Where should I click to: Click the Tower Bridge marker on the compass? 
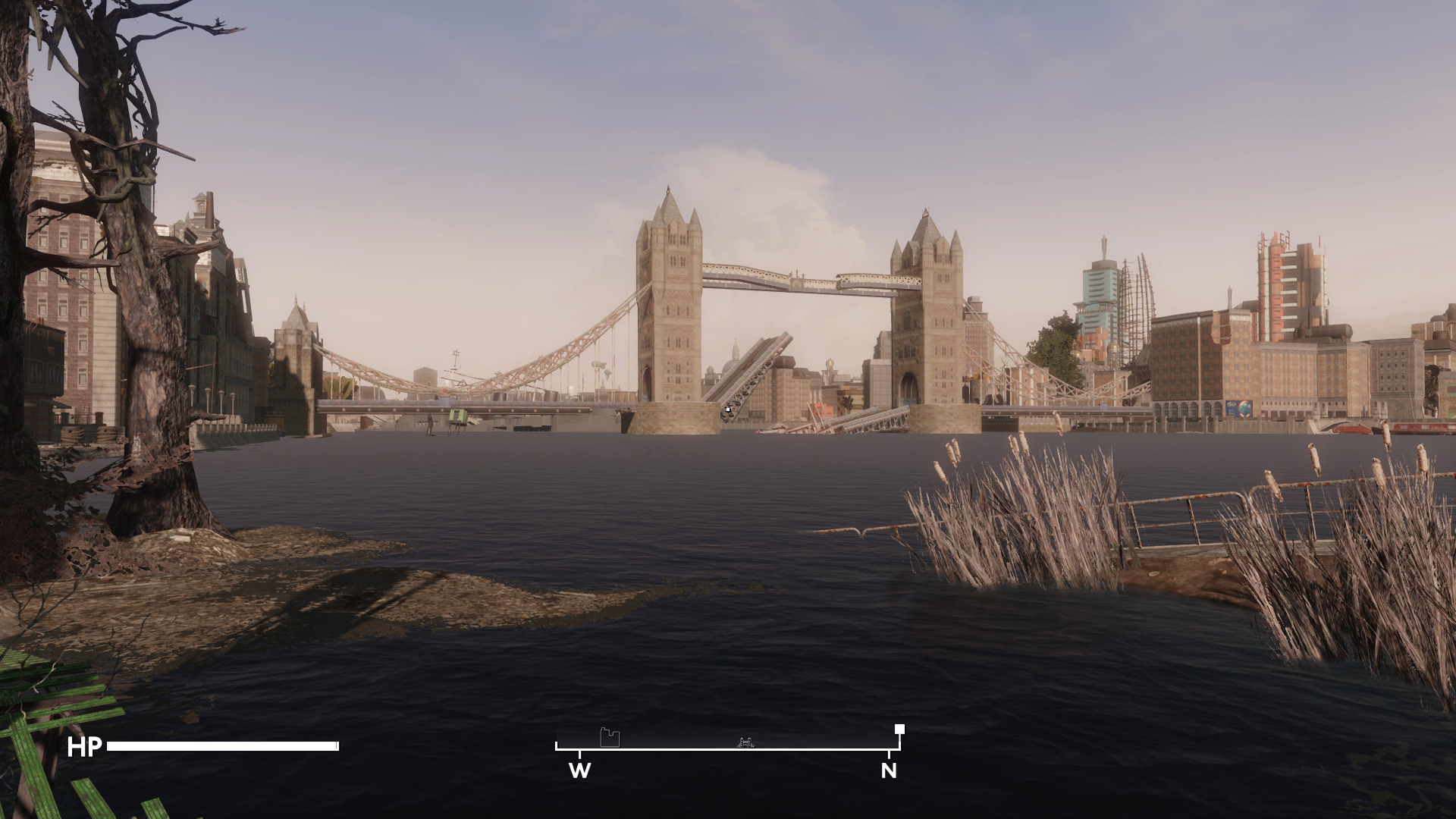[x=746, y=742]
